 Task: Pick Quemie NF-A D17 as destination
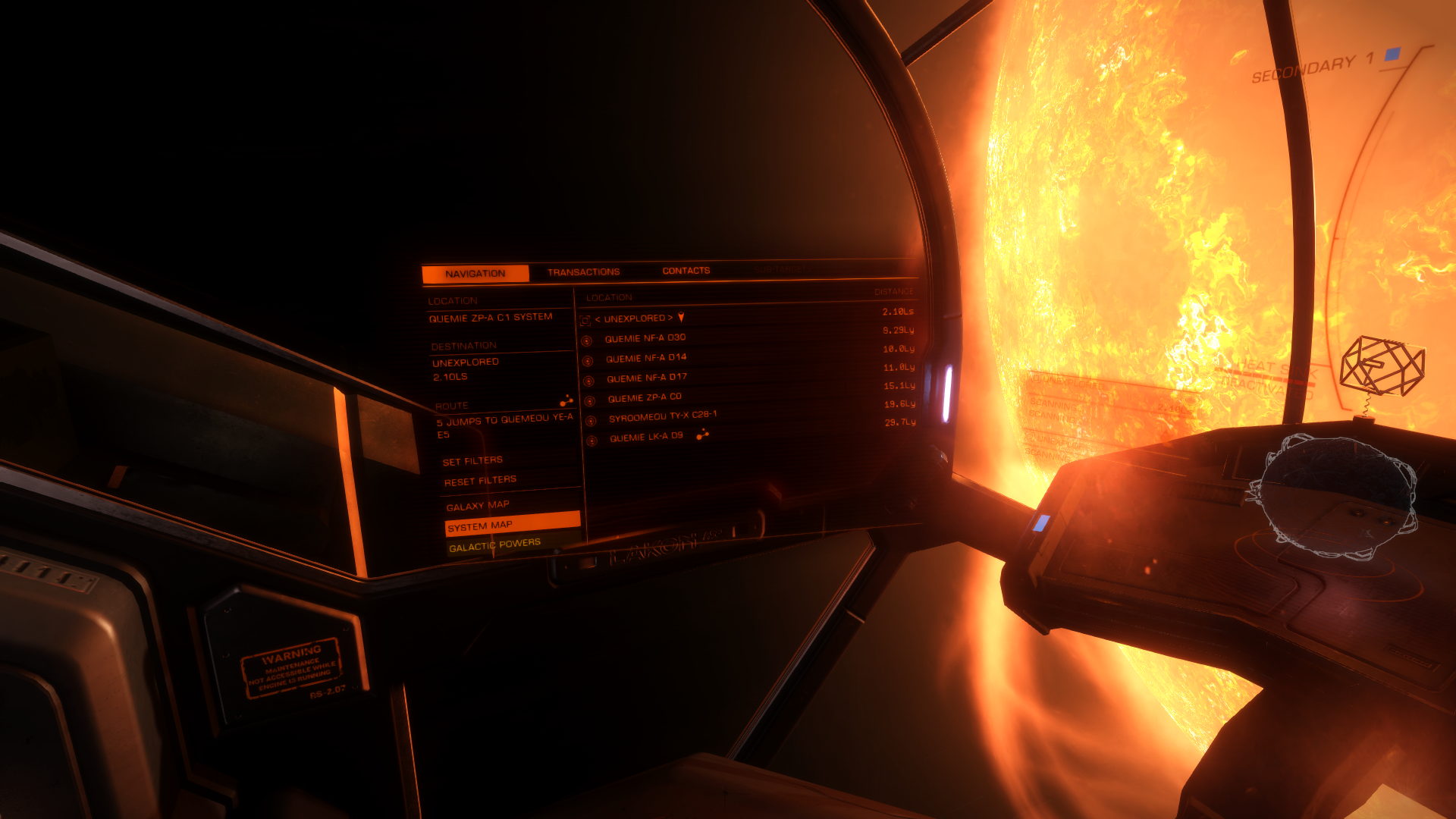click(647, 378)
